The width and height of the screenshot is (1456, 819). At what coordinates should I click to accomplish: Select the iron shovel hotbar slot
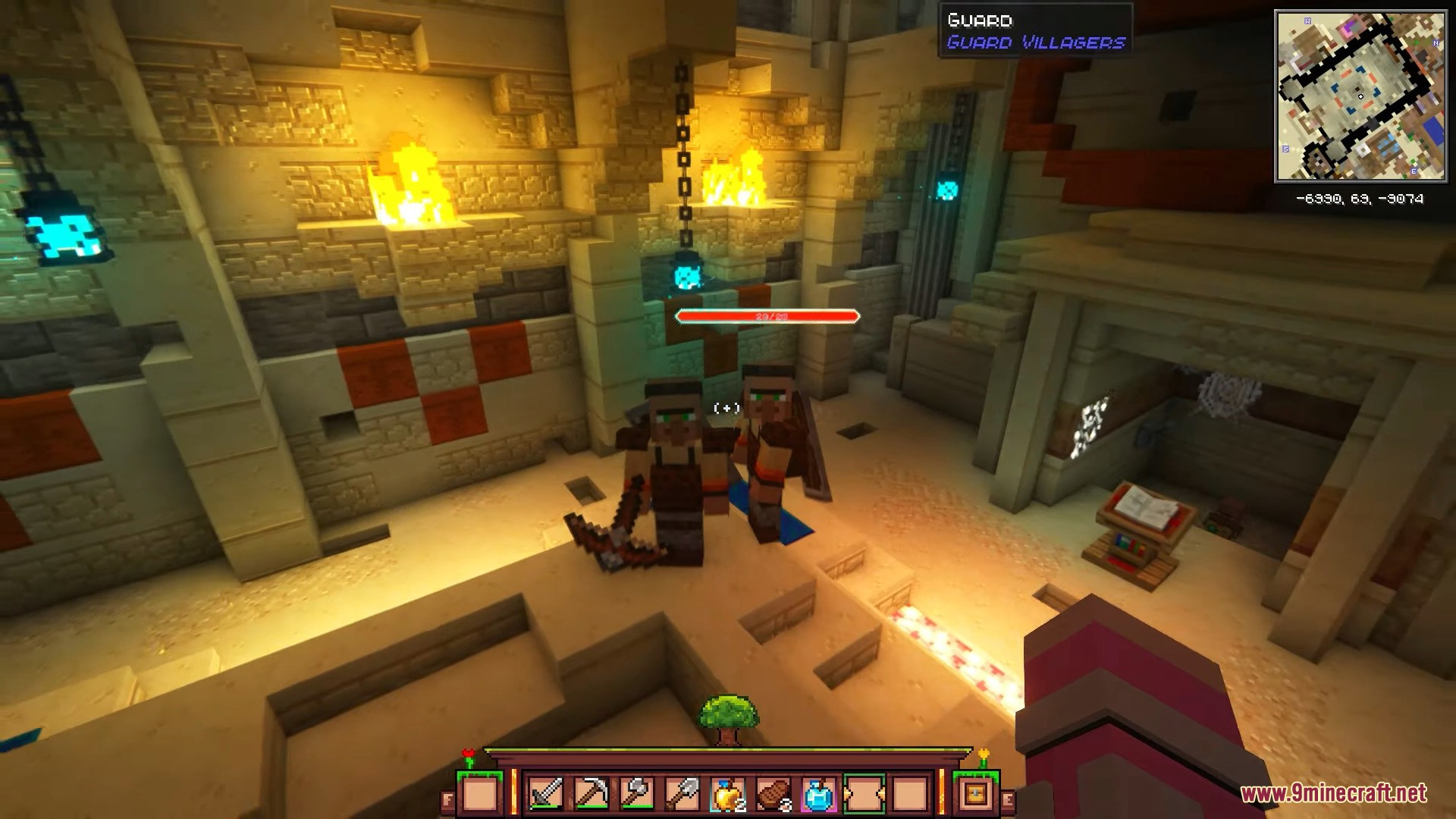tap(682, 794)
